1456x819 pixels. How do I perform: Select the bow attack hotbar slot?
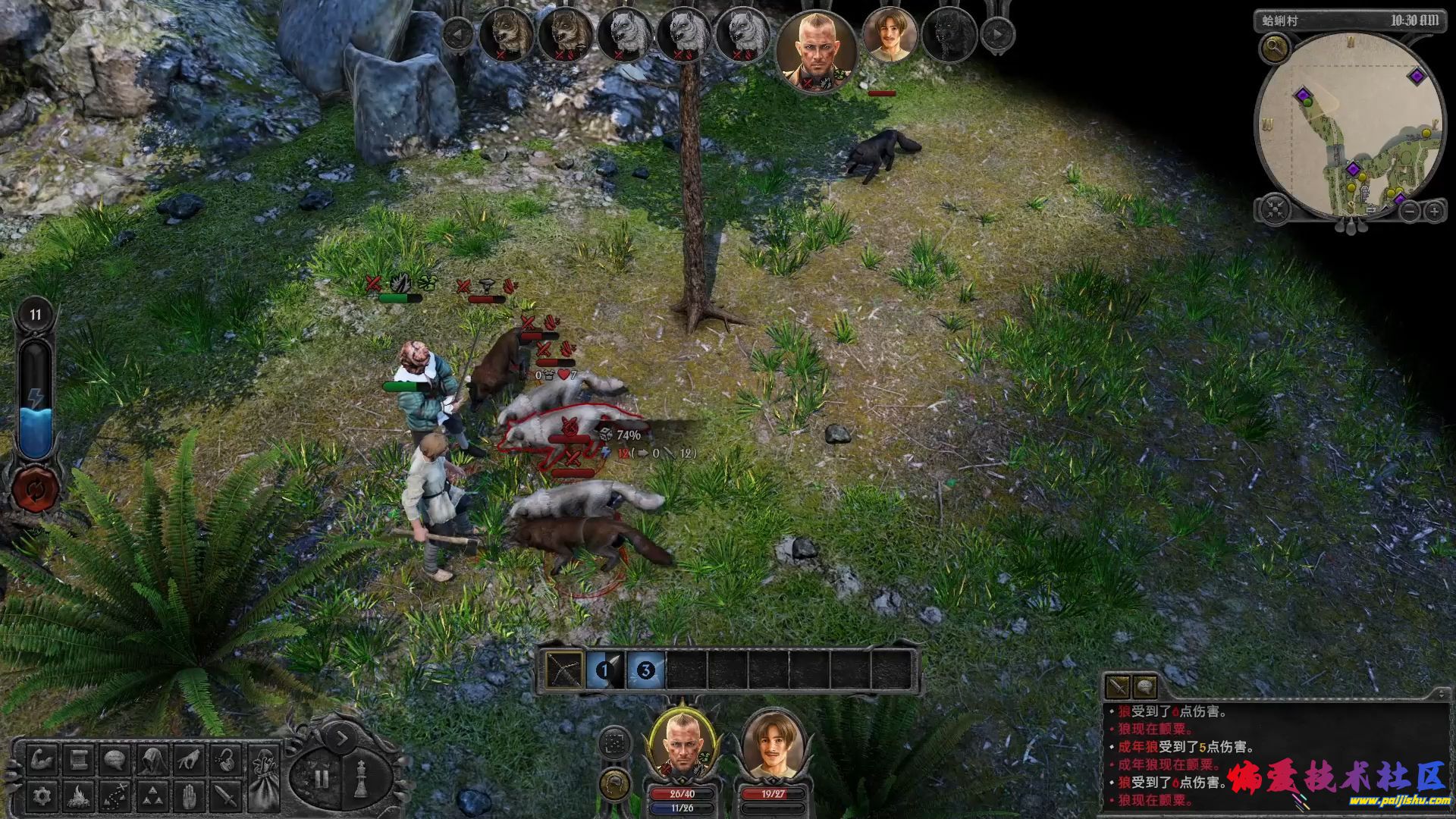click(x=565, y=670)
